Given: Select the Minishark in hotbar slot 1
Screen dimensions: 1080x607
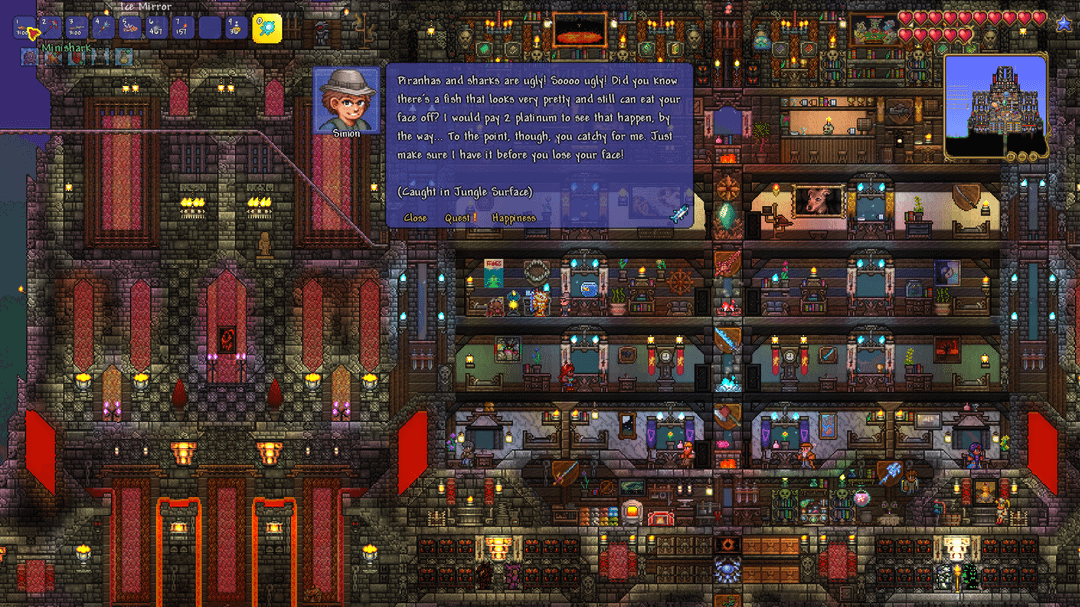Looking at the screenshot, I should point(25,28).
